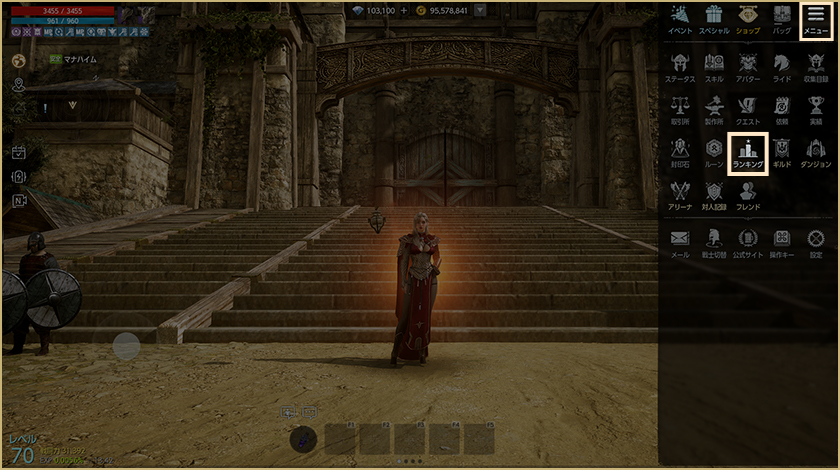The width and height of the screenshot is (840, 470).
Task: Open the ライド (Ride) horse menu
Action: (x=782, y=66)
